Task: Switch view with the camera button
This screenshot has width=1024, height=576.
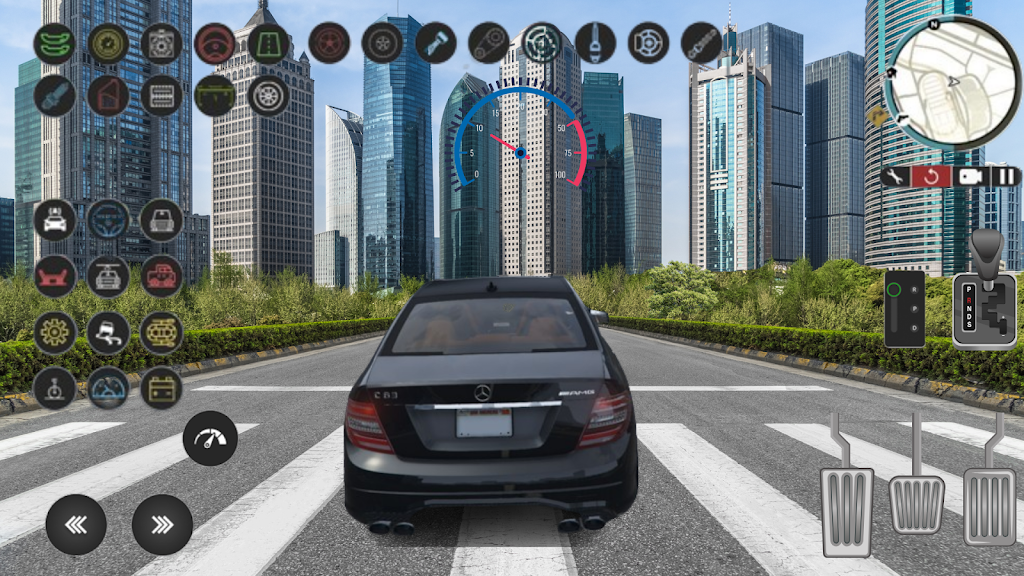Action: (x=968, y=177)
